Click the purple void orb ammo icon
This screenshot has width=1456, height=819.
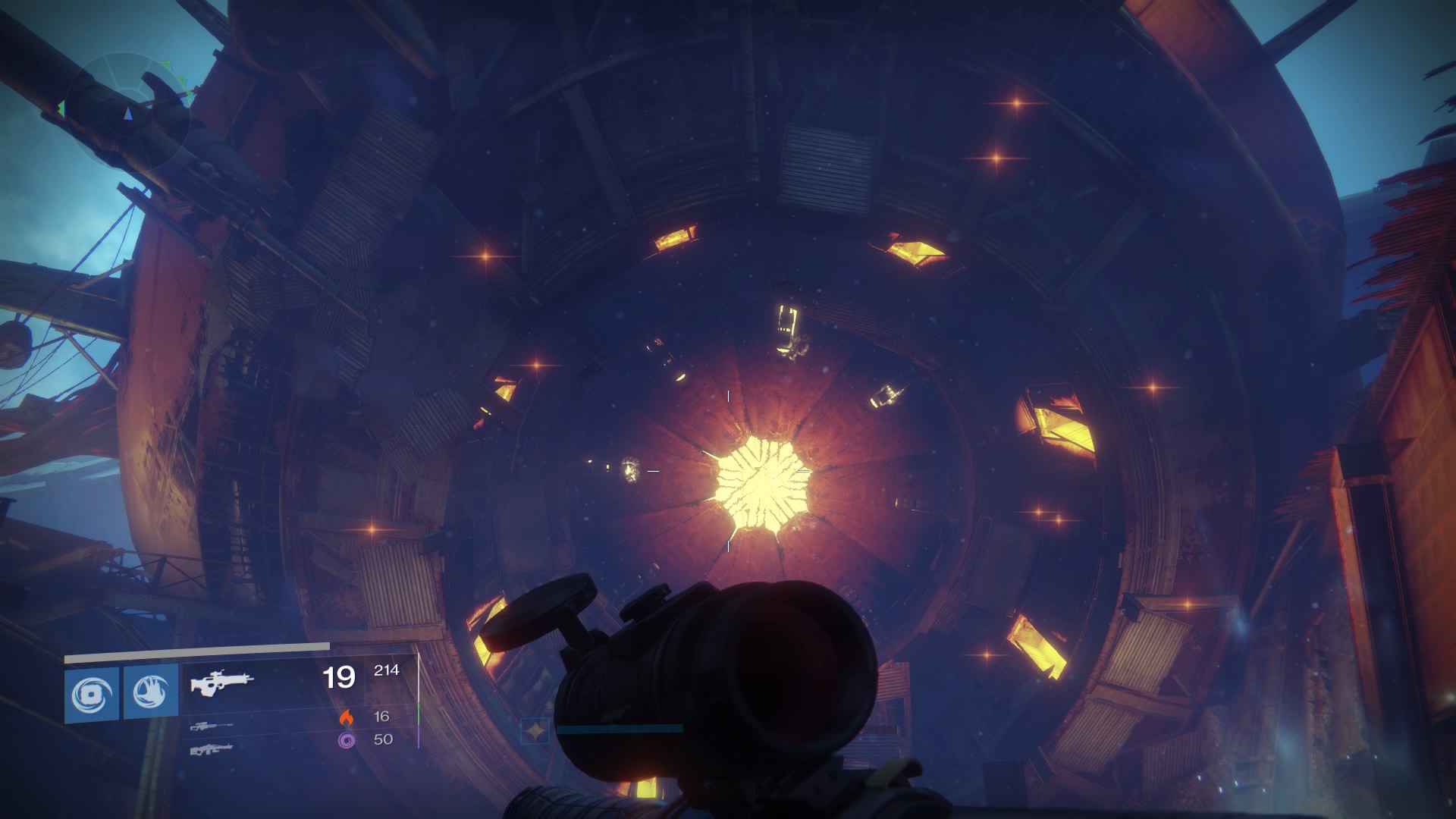(x=347, y=742)
